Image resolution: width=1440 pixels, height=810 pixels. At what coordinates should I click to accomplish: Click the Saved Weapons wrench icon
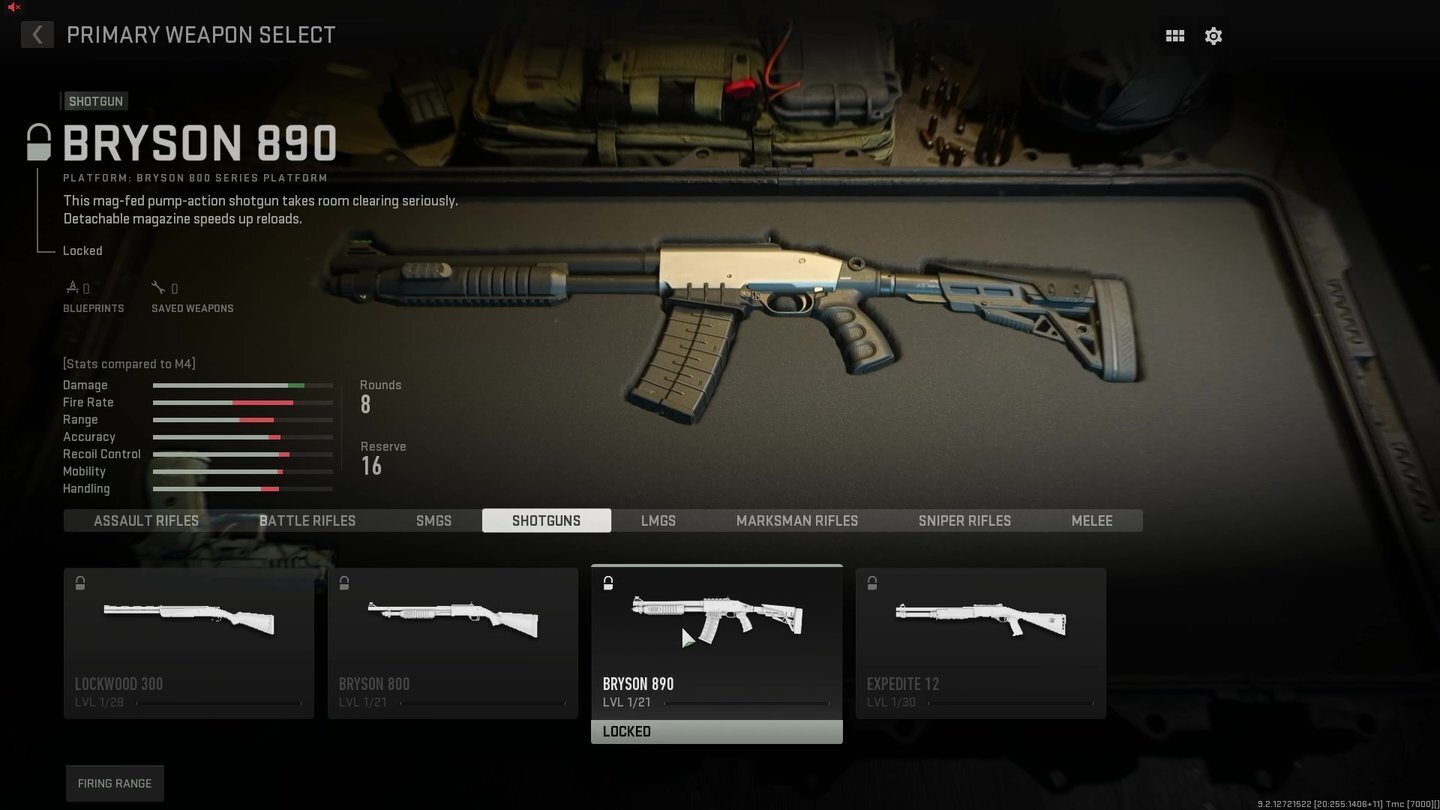(159, 287)
